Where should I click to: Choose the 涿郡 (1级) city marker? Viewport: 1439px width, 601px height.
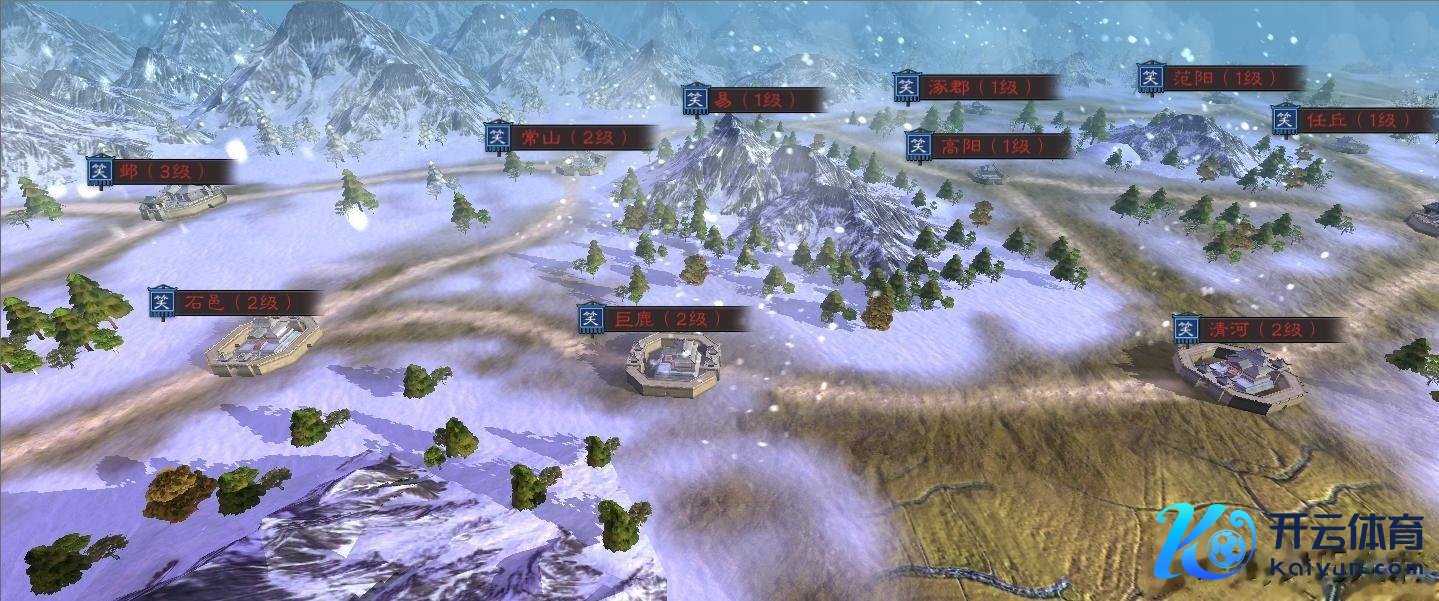(x=975, y=87)
